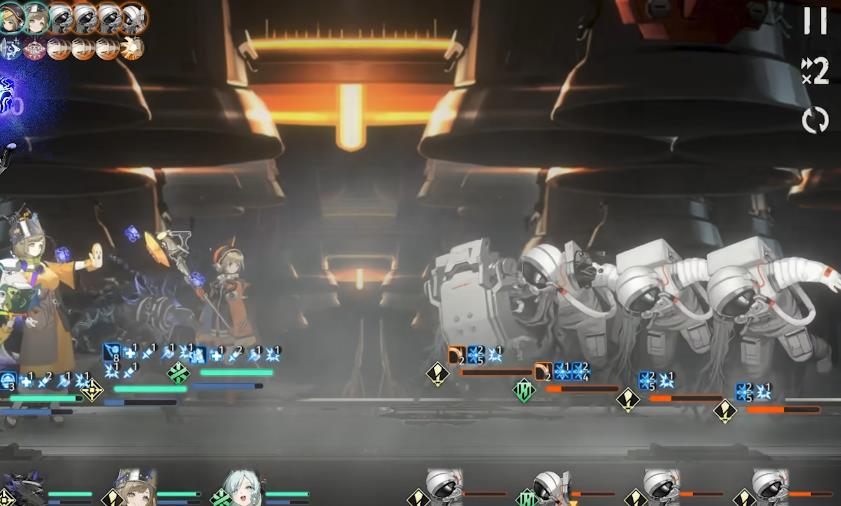
Task: Select the blue skill icon under the turn order
Action: point(12,48)
